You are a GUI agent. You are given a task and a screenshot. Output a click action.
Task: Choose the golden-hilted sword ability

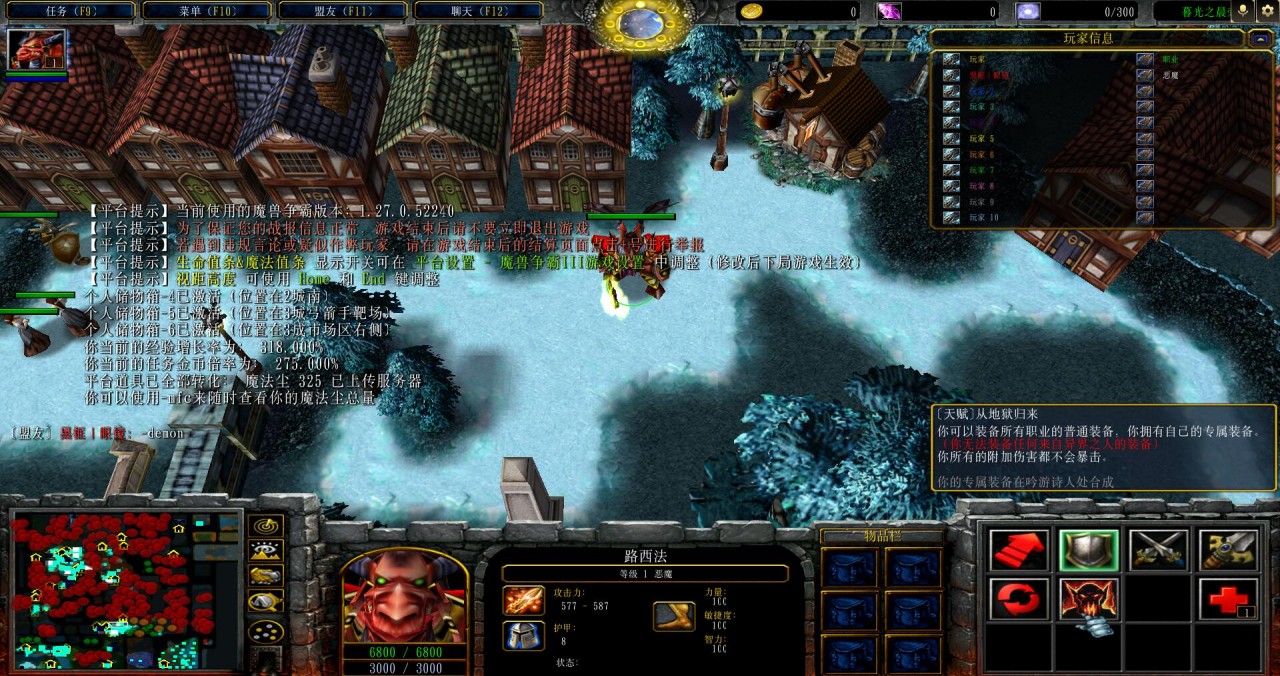pos(1228,550)
